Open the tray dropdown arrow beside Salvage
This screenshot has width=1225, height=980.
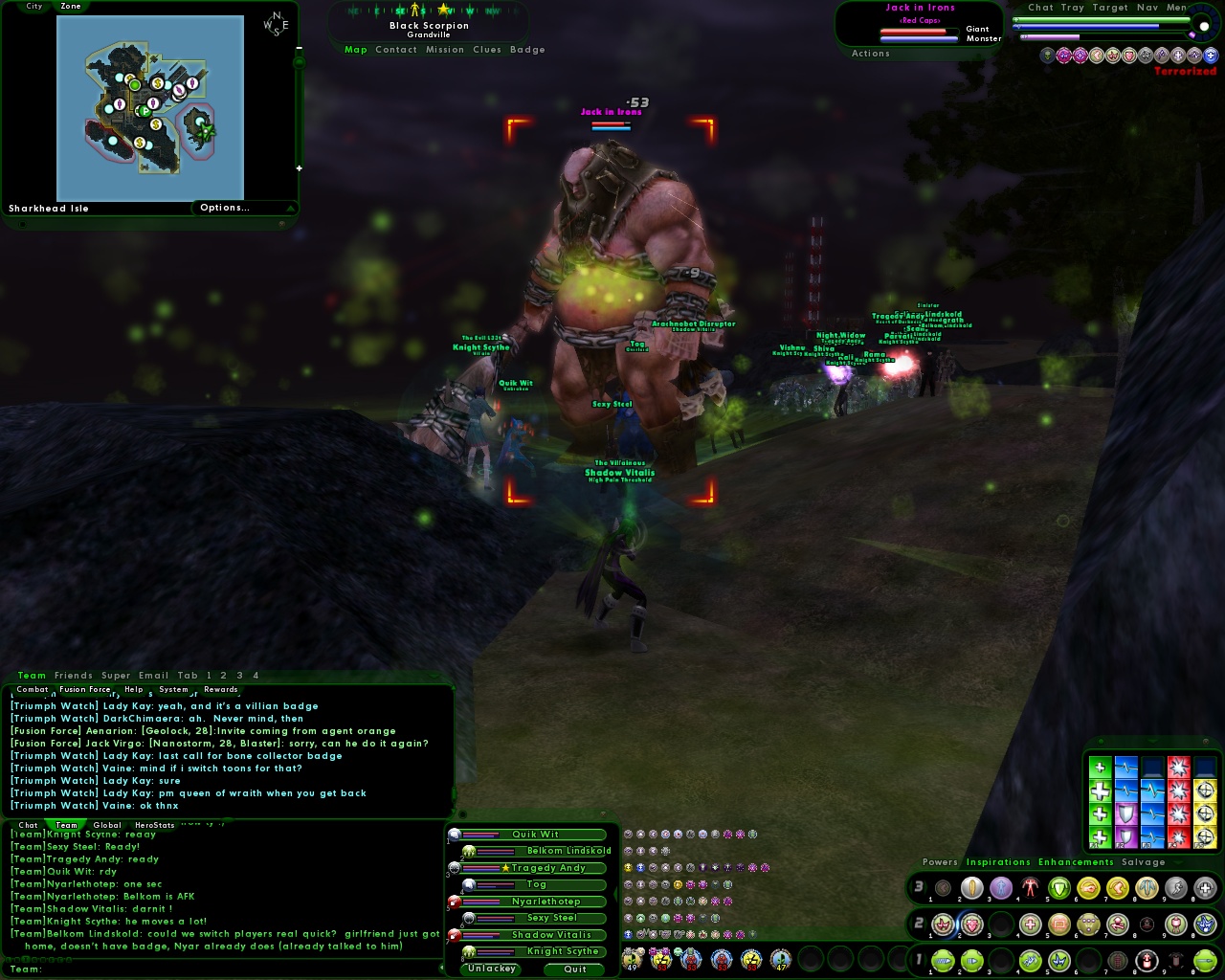coord(1177,862)
